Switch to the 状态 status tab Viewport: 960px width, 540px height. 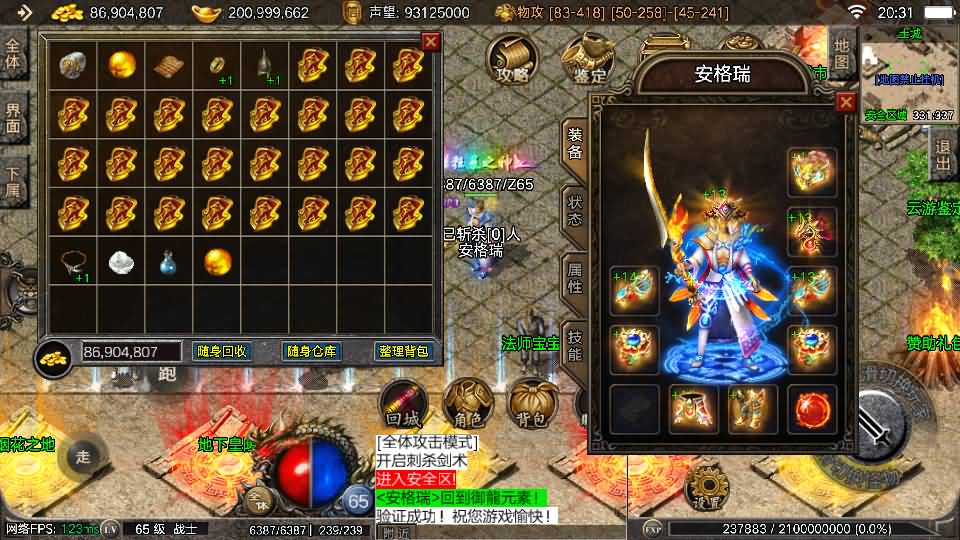click(x=575, y=208)
